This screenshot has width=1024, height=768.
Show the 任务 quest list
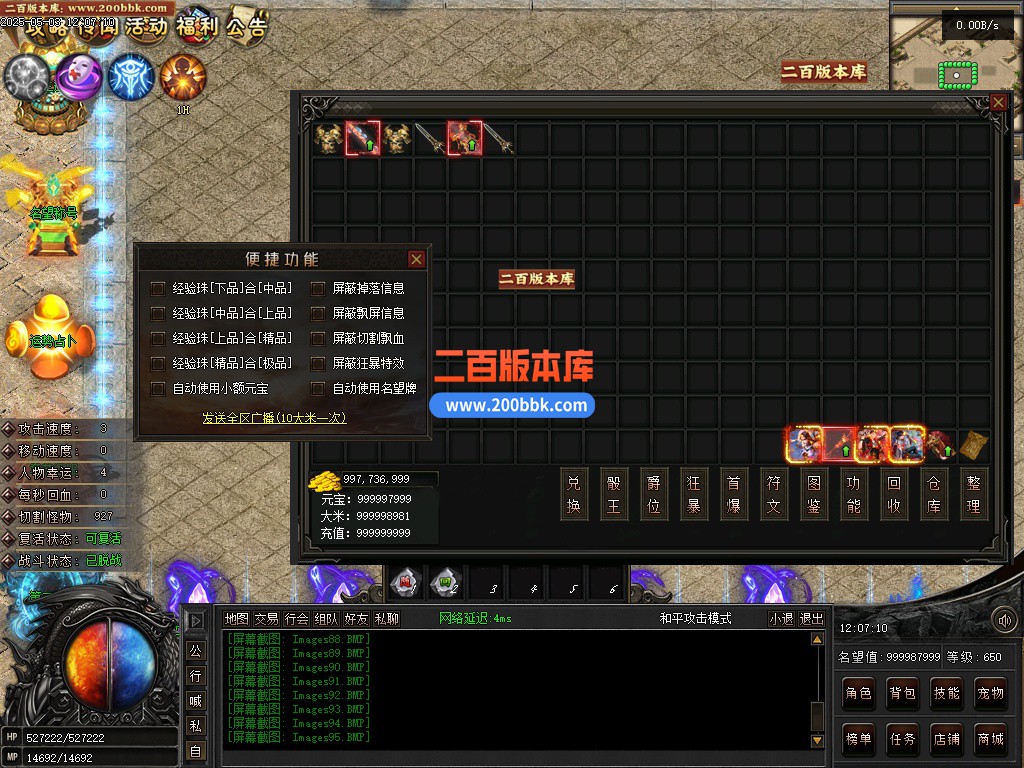point(902,739)
